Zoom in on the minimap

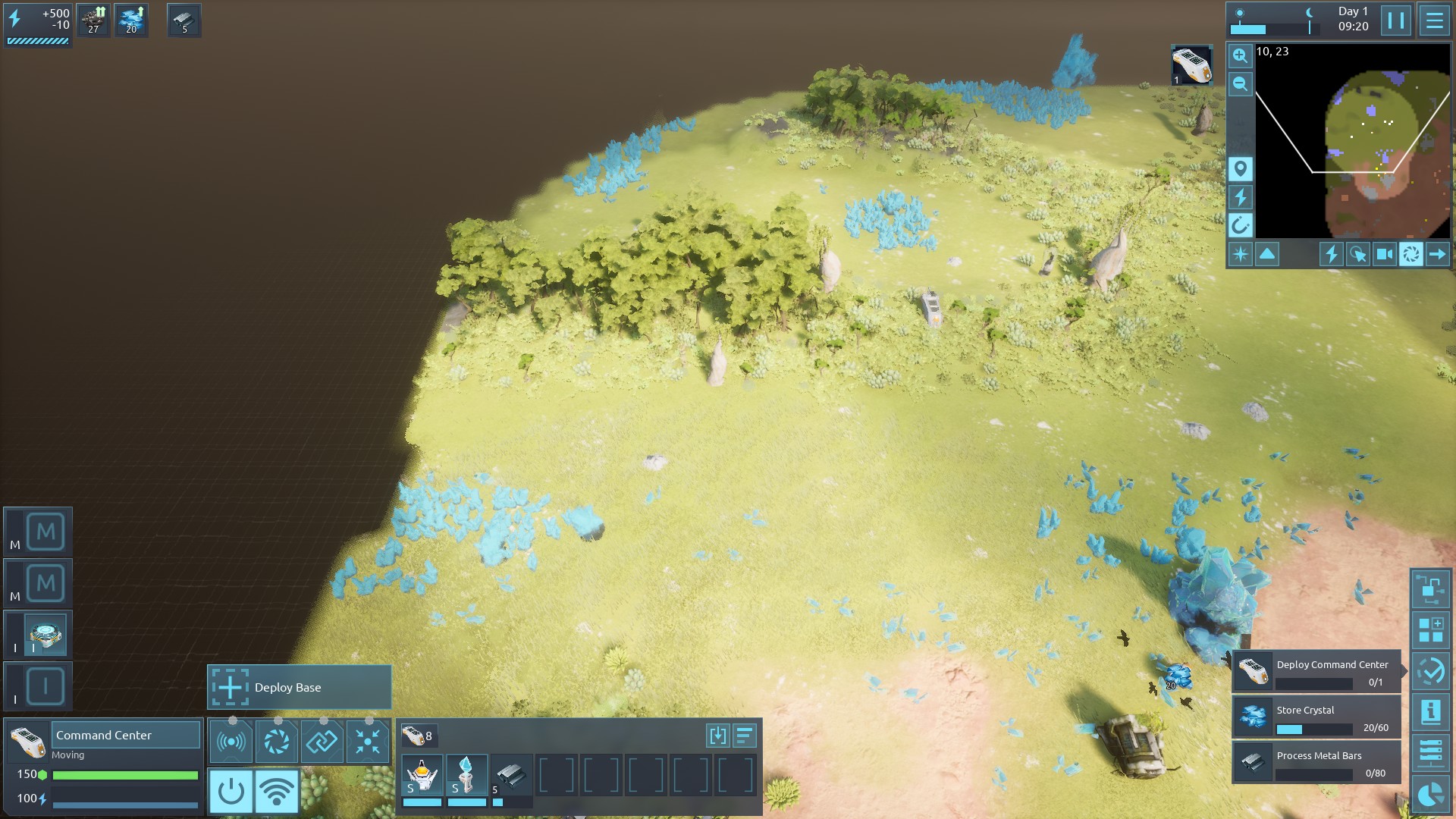(x=1240, y=55)
